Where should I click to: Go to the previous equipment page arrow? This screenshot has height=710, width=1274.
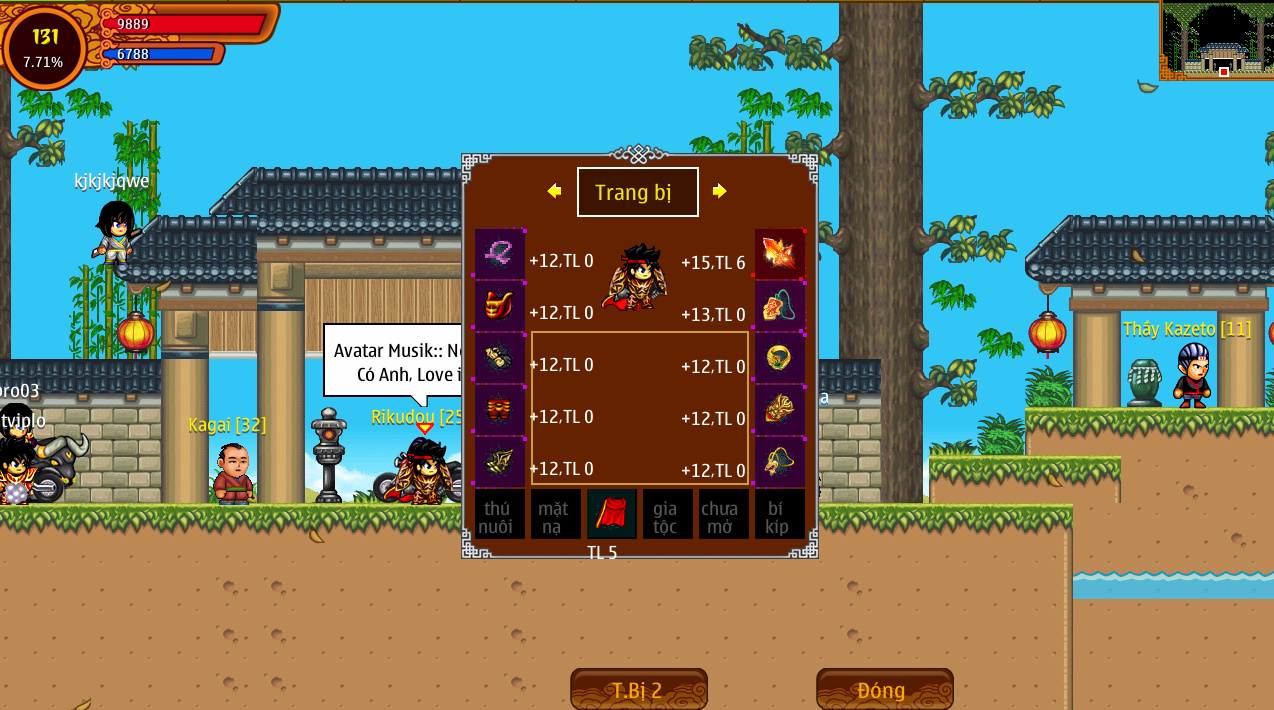point(554,191)
